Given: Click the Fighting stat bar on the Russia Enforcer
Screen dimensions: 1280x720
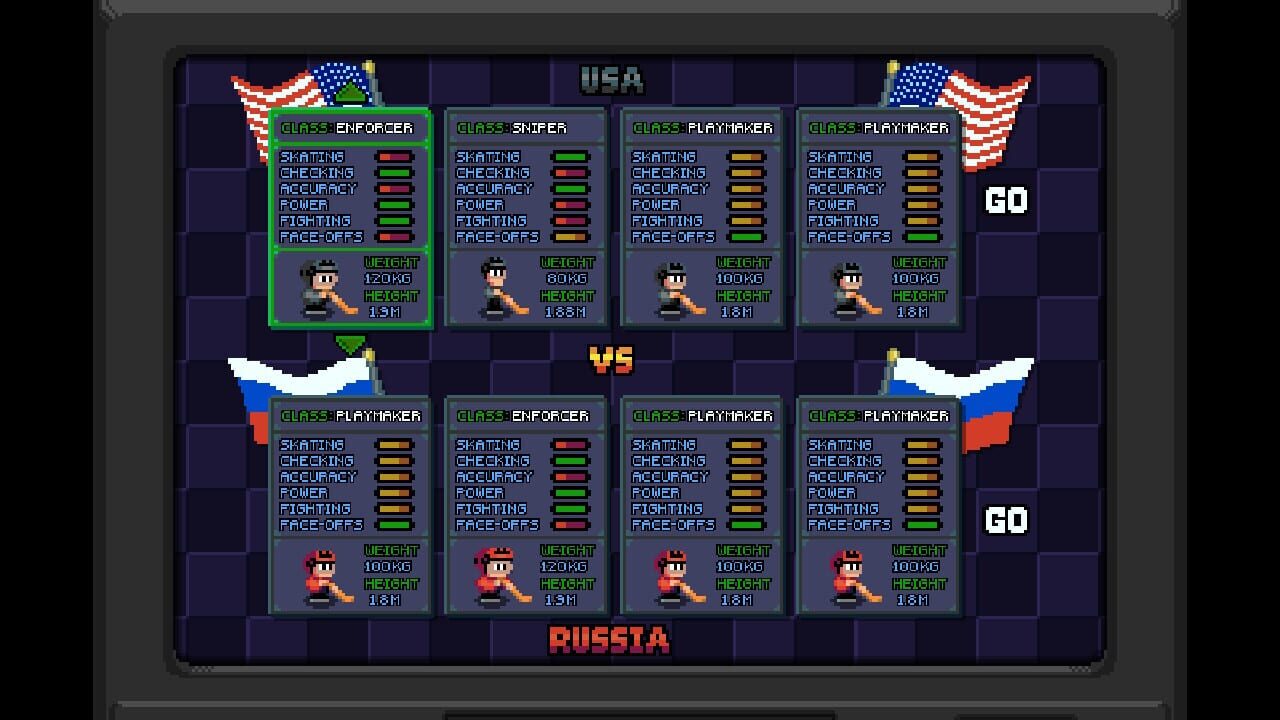Looking at the screenshot, I should (568, 507).
